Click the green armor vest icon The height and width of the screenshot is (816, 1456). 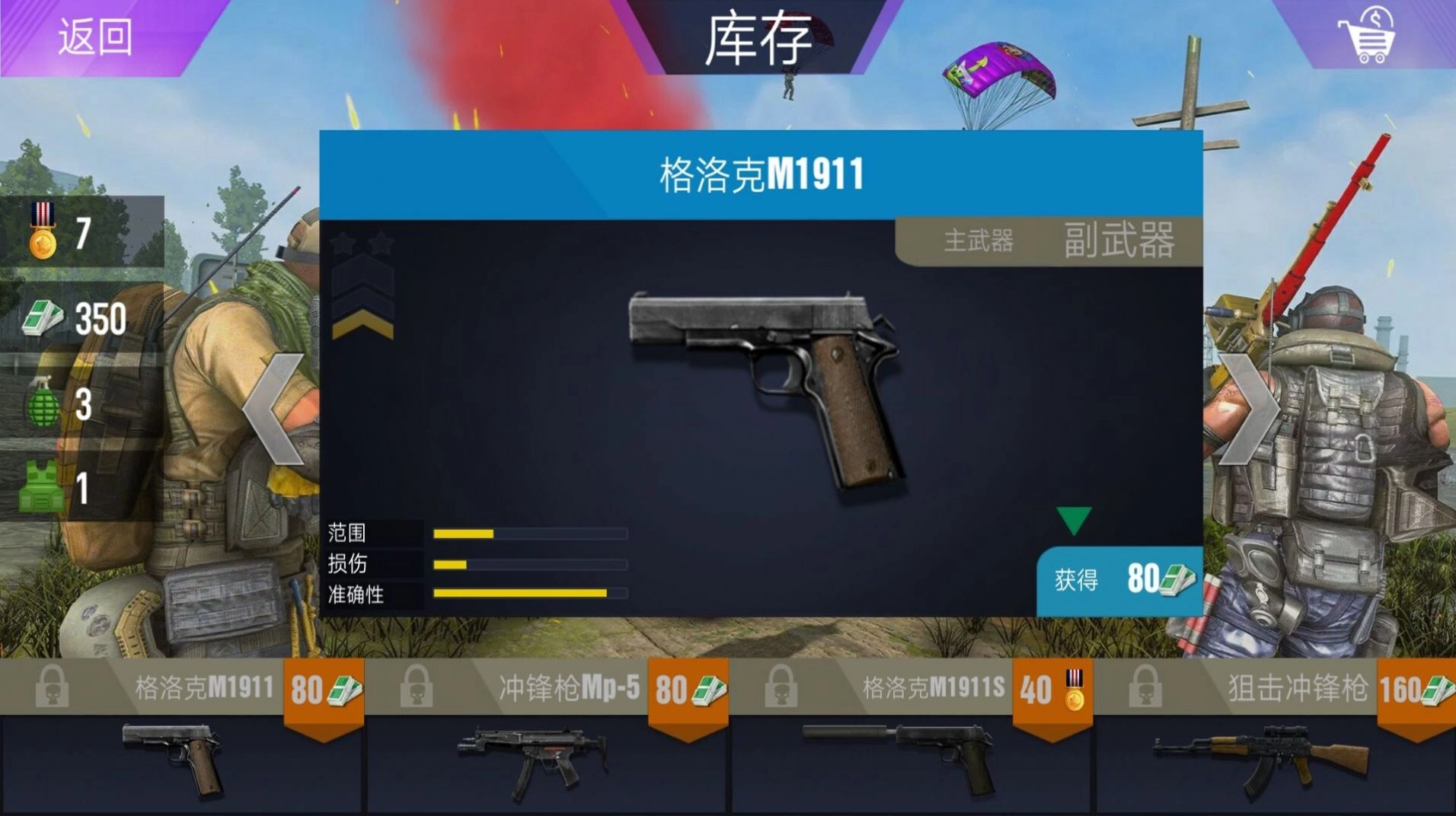pyautogui.click(x=43, y=483)
